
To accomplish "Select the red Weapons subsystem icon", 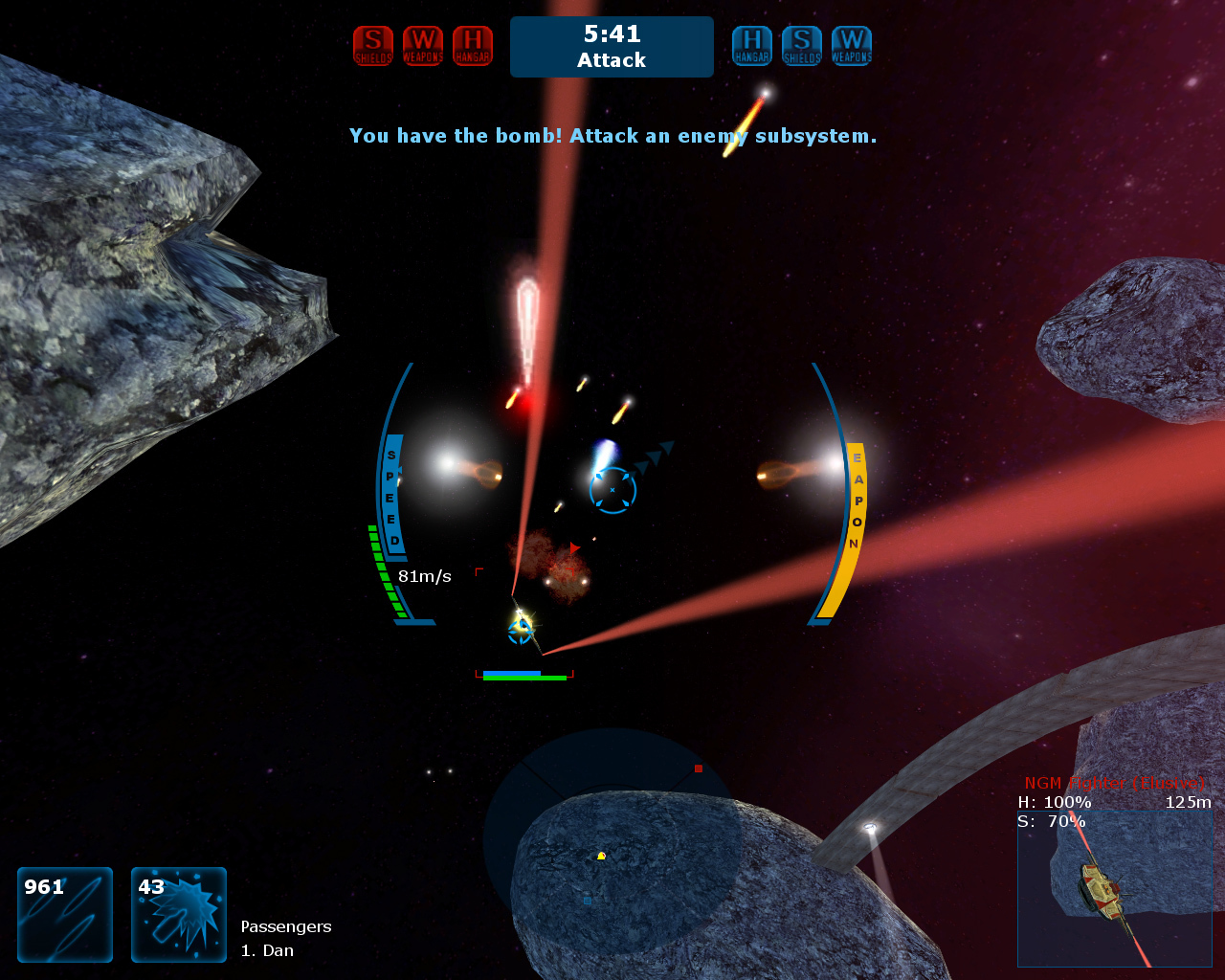I will click(423, 46).
